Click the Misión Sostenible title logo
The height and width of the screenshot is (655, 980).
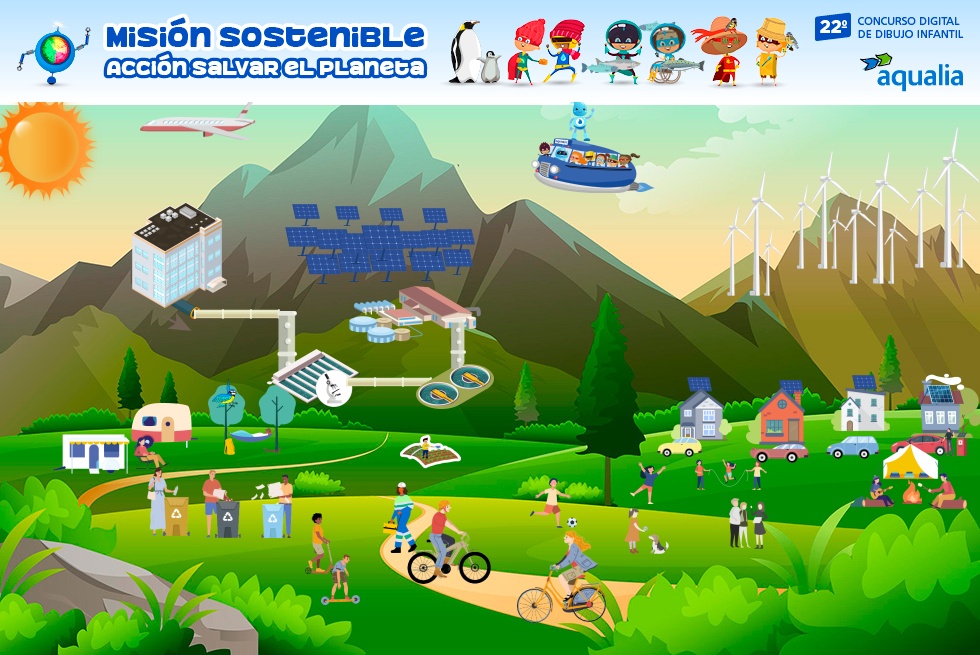click(x=265, y=51)
